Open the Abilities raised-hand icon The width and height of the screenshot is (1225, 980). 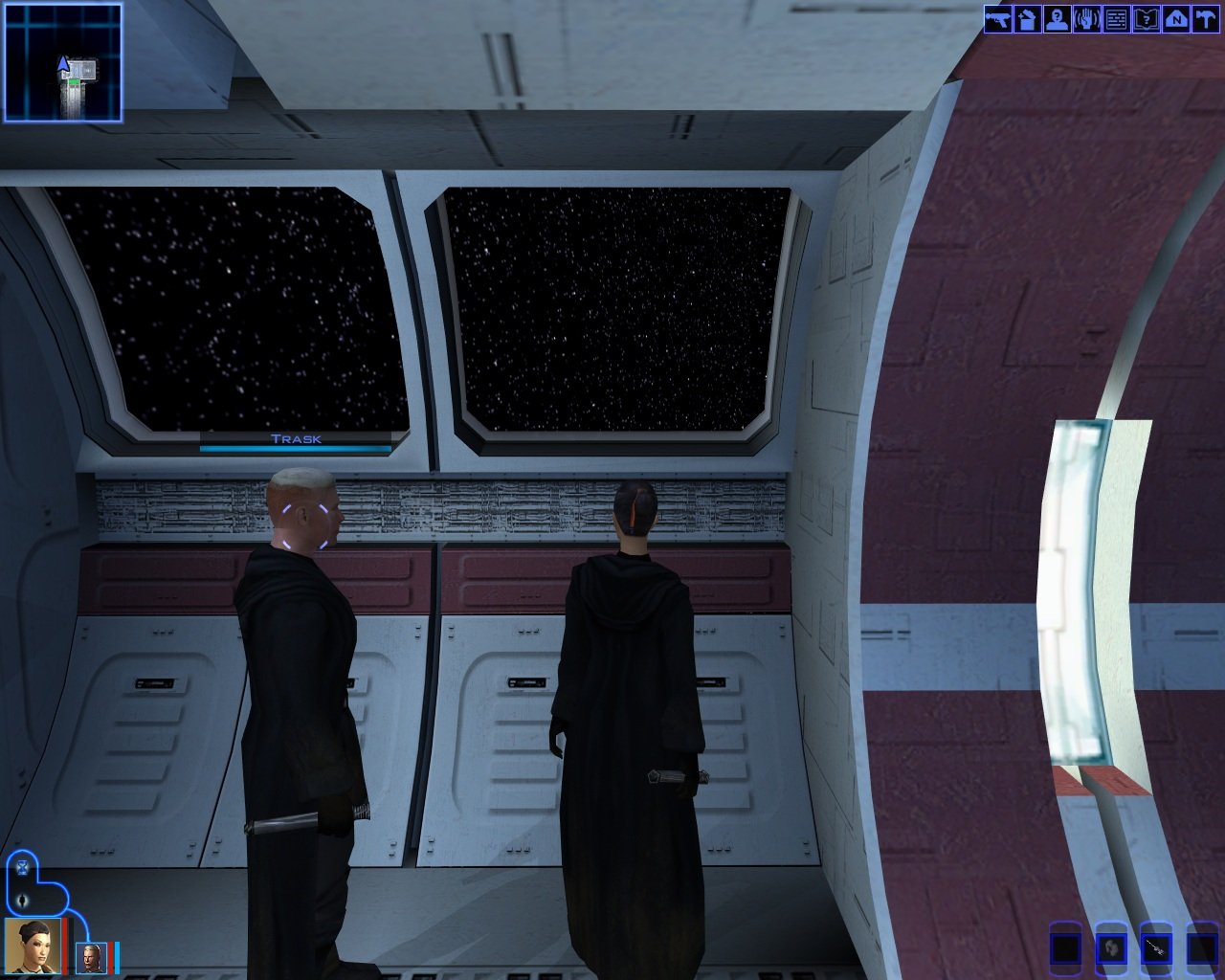1086,19
